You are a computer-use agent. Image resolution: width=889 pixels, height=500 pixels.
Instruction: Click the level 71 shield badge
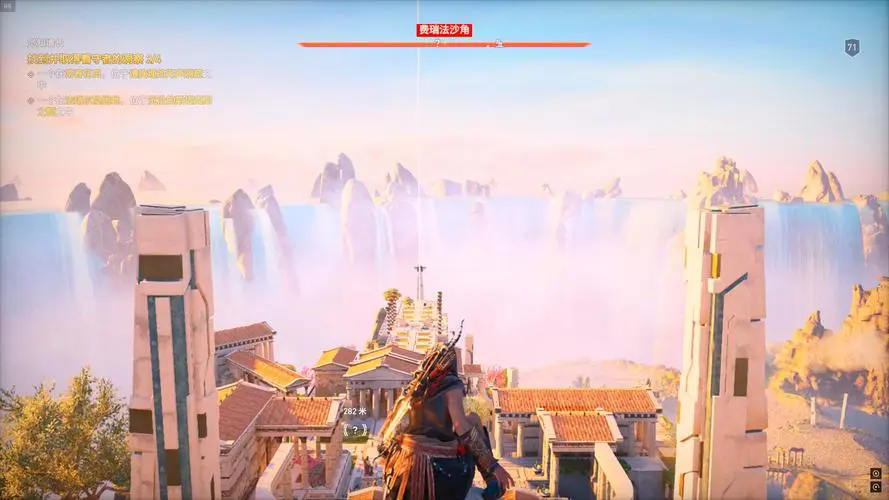pos(851,47)
